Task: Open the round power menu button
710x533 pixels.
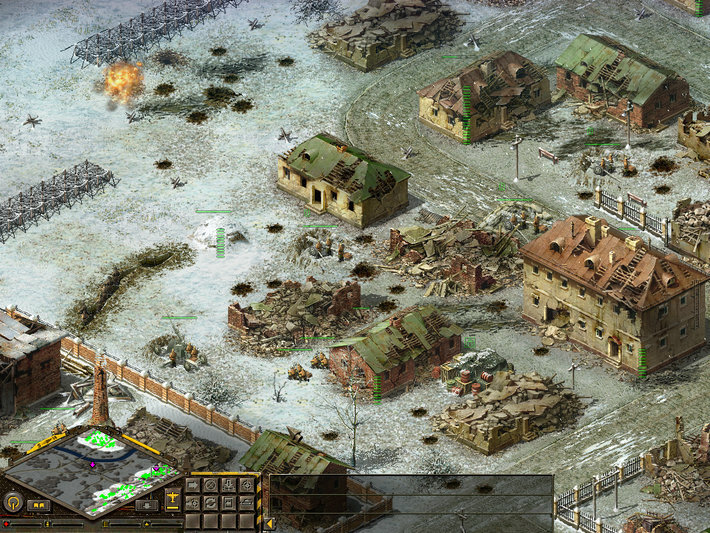Action: [x=14, y=502]
